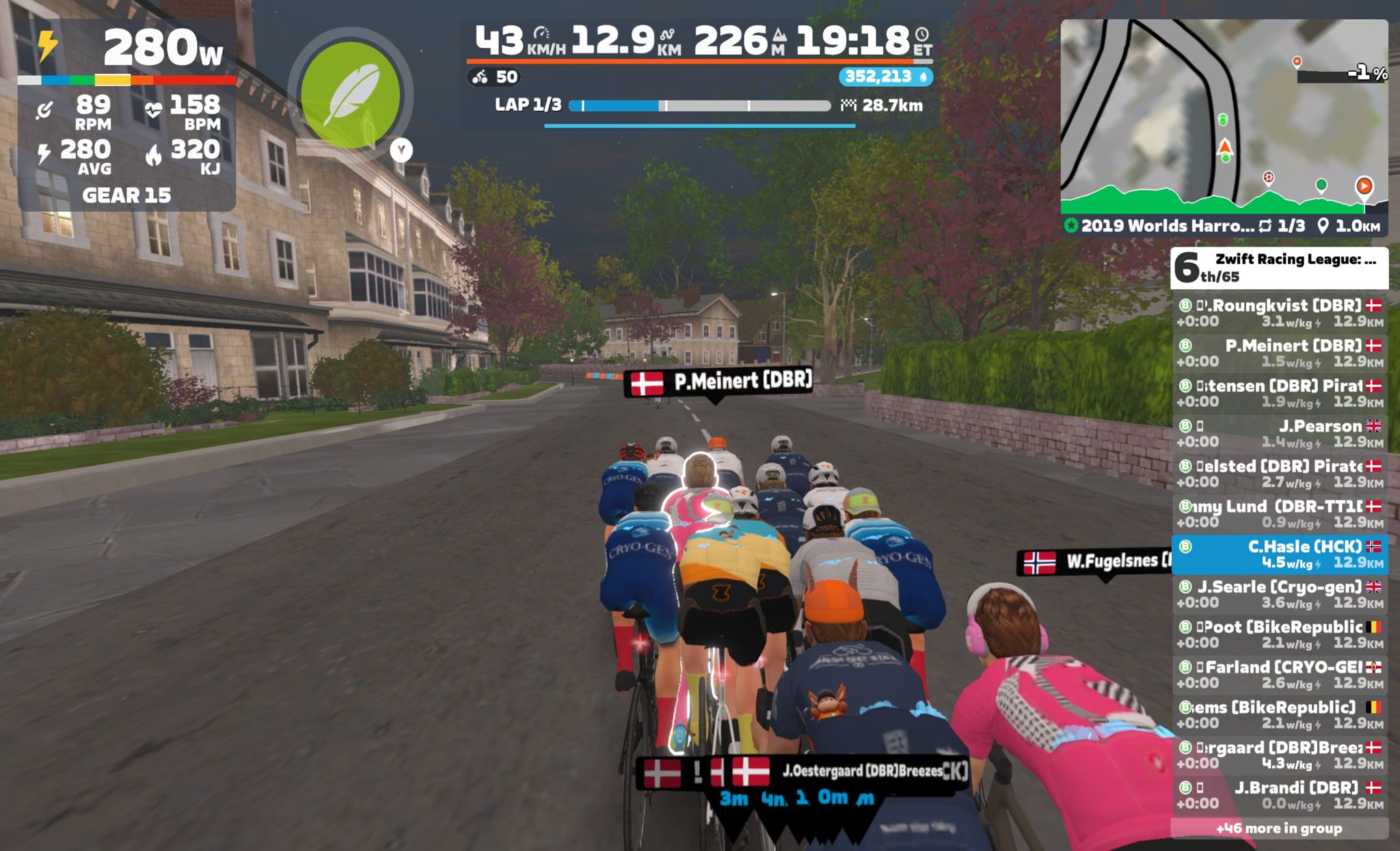Select J.Brandi (DBR) in the rider list
The image size is (1400, 851).
tap(1279, 796)
